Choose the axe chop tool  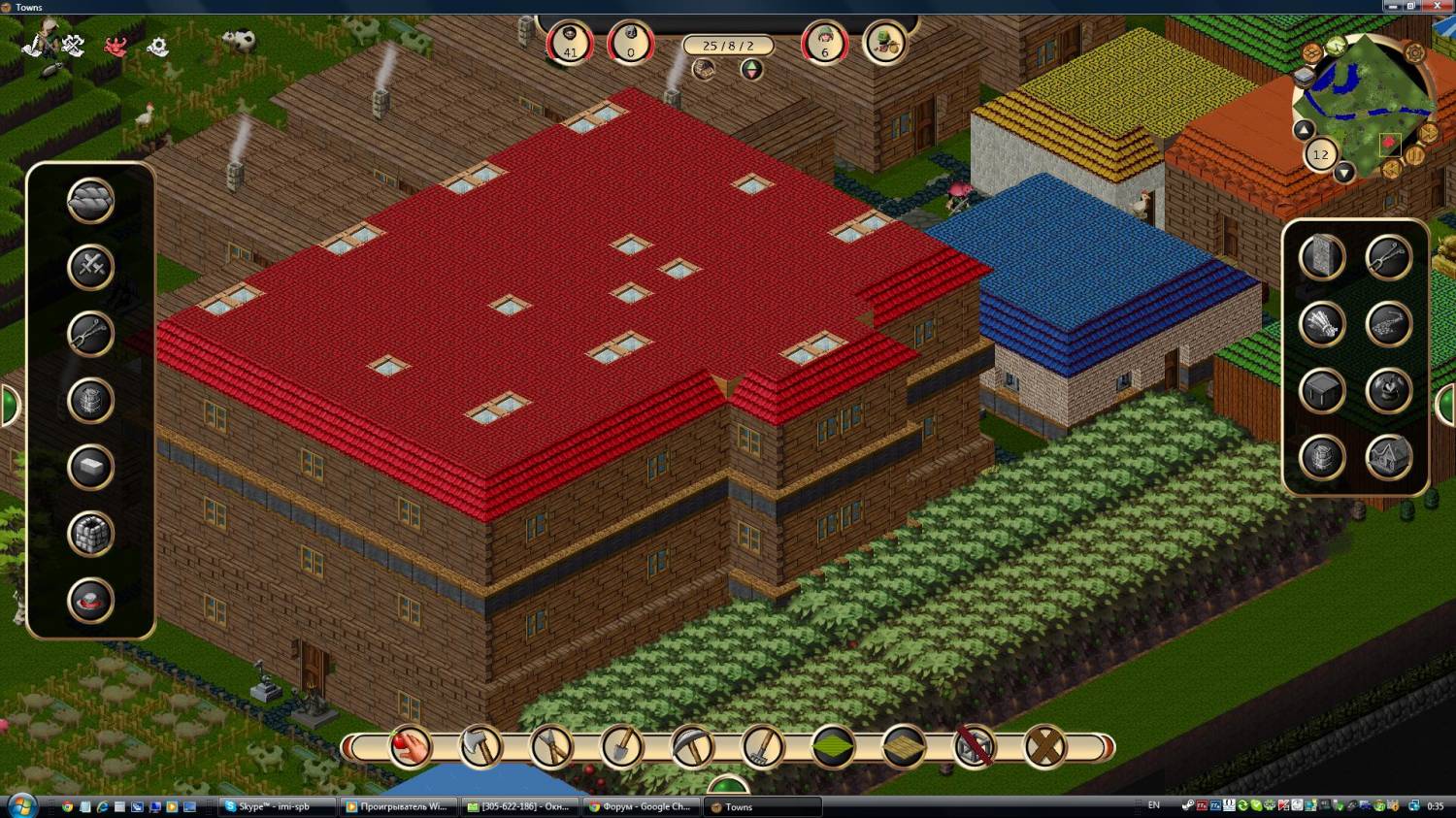pyautogui.click(x=481, y=746)
